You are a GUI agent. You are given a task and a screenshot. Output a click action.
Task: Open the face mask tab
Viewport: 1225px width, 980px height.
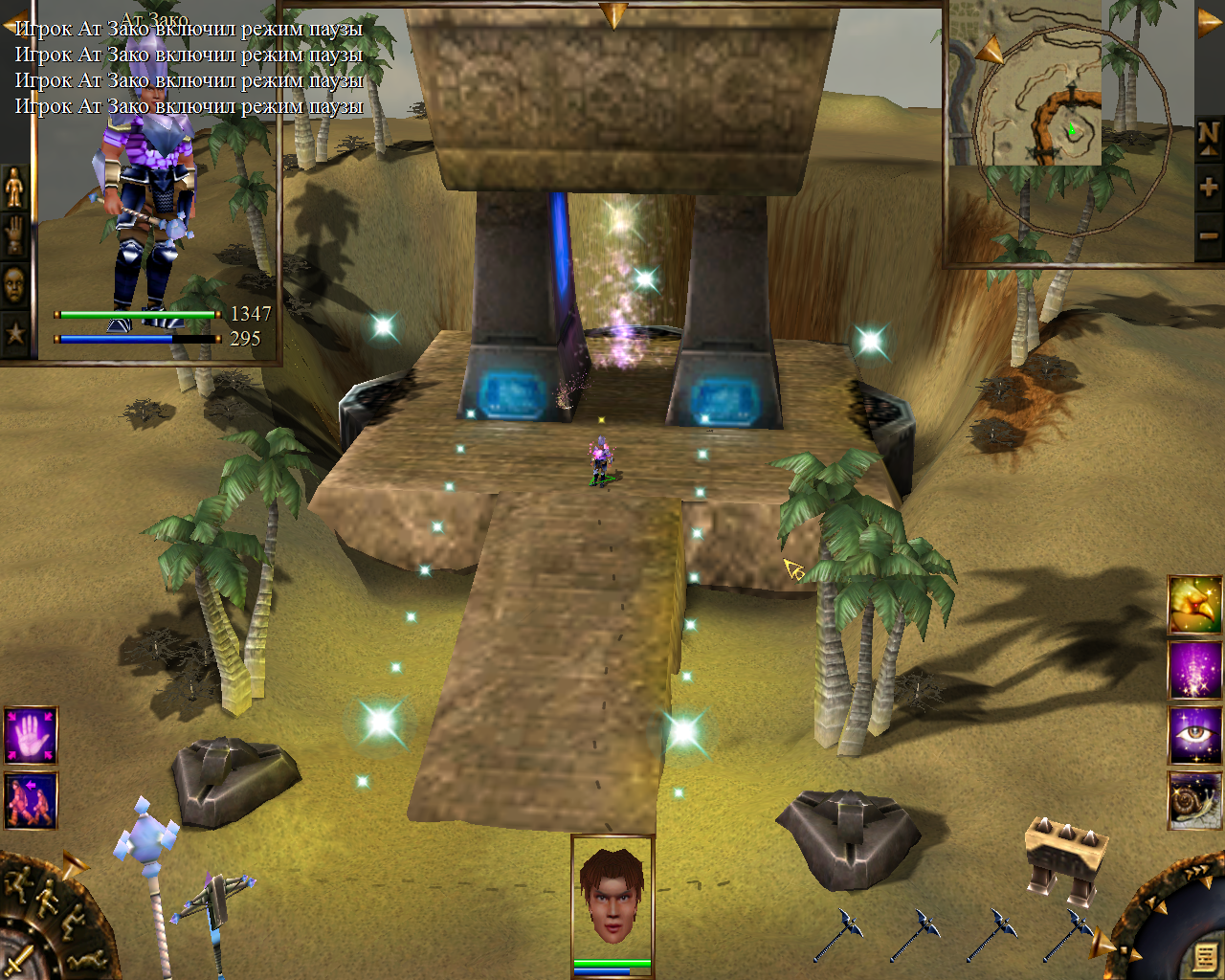(14, 284)
